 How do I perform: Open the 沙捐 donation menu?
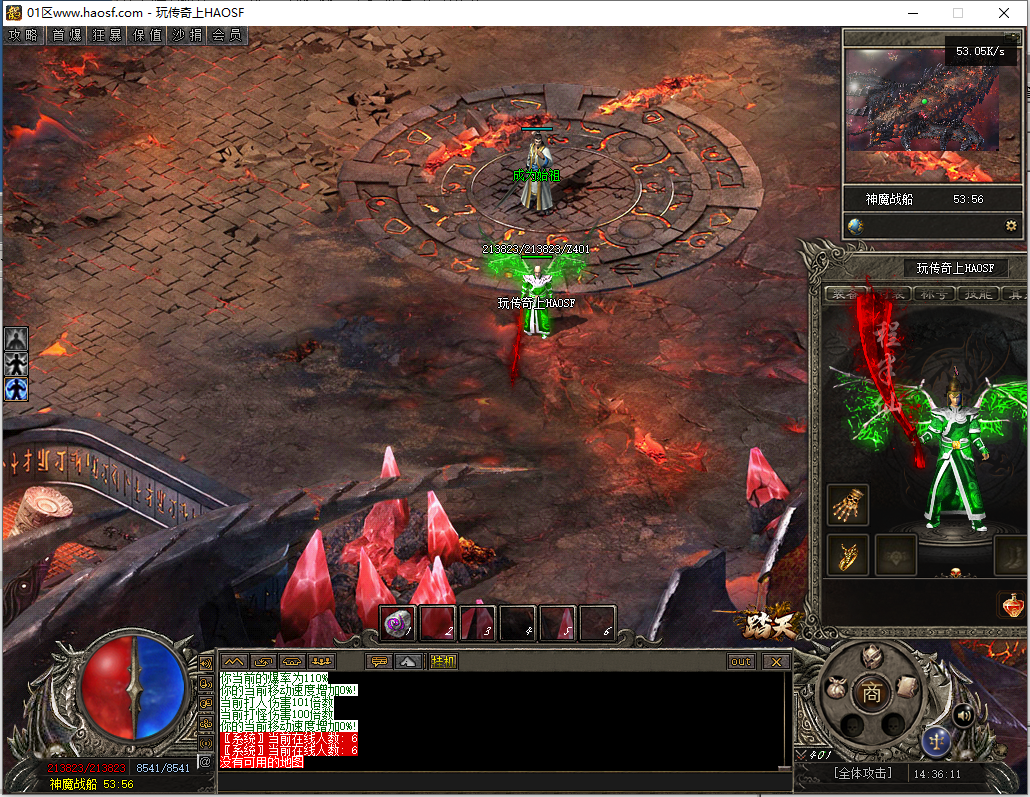click(187, 35)
